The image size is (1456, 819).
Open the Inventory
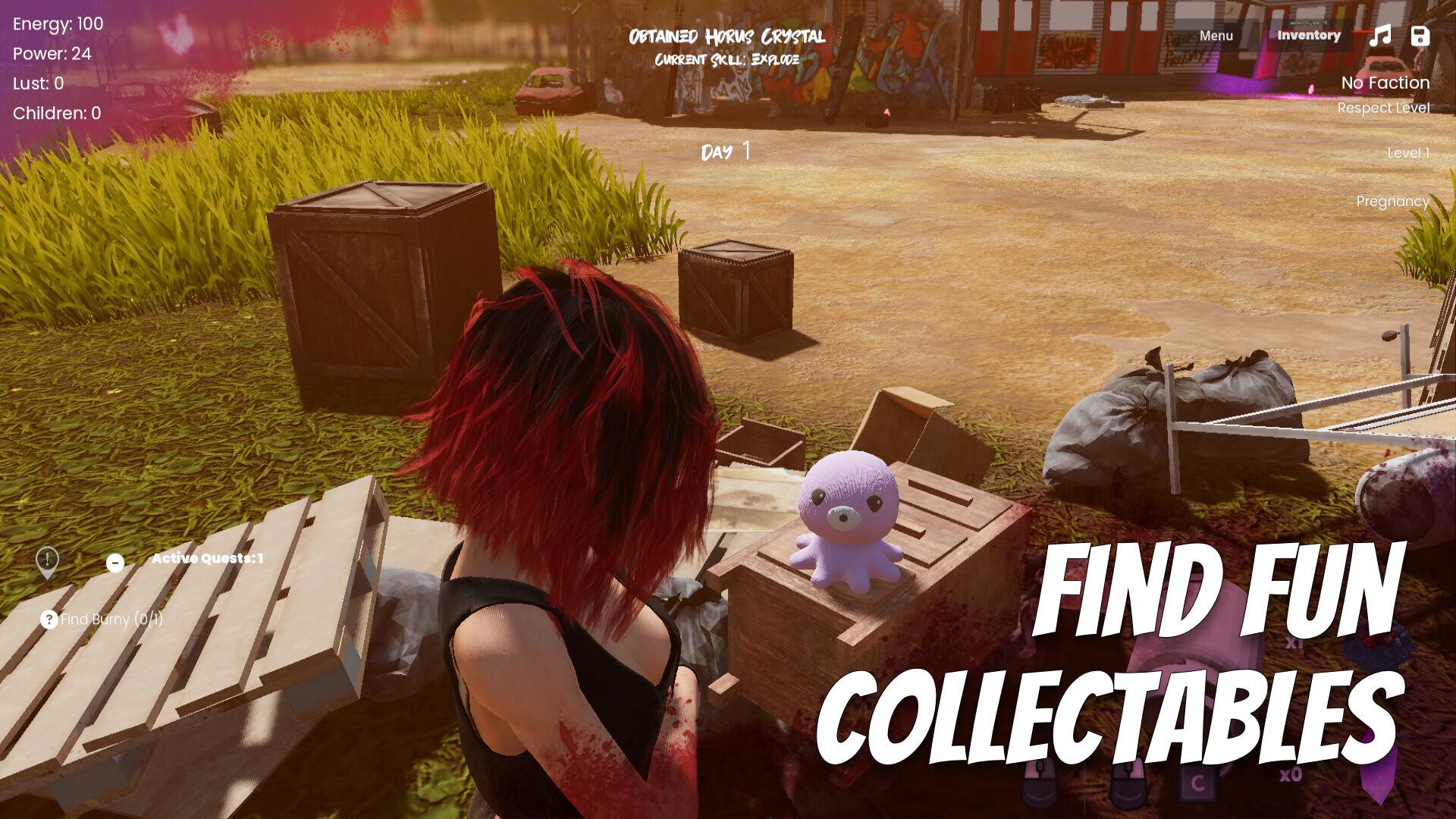[x=1308, y=35]
